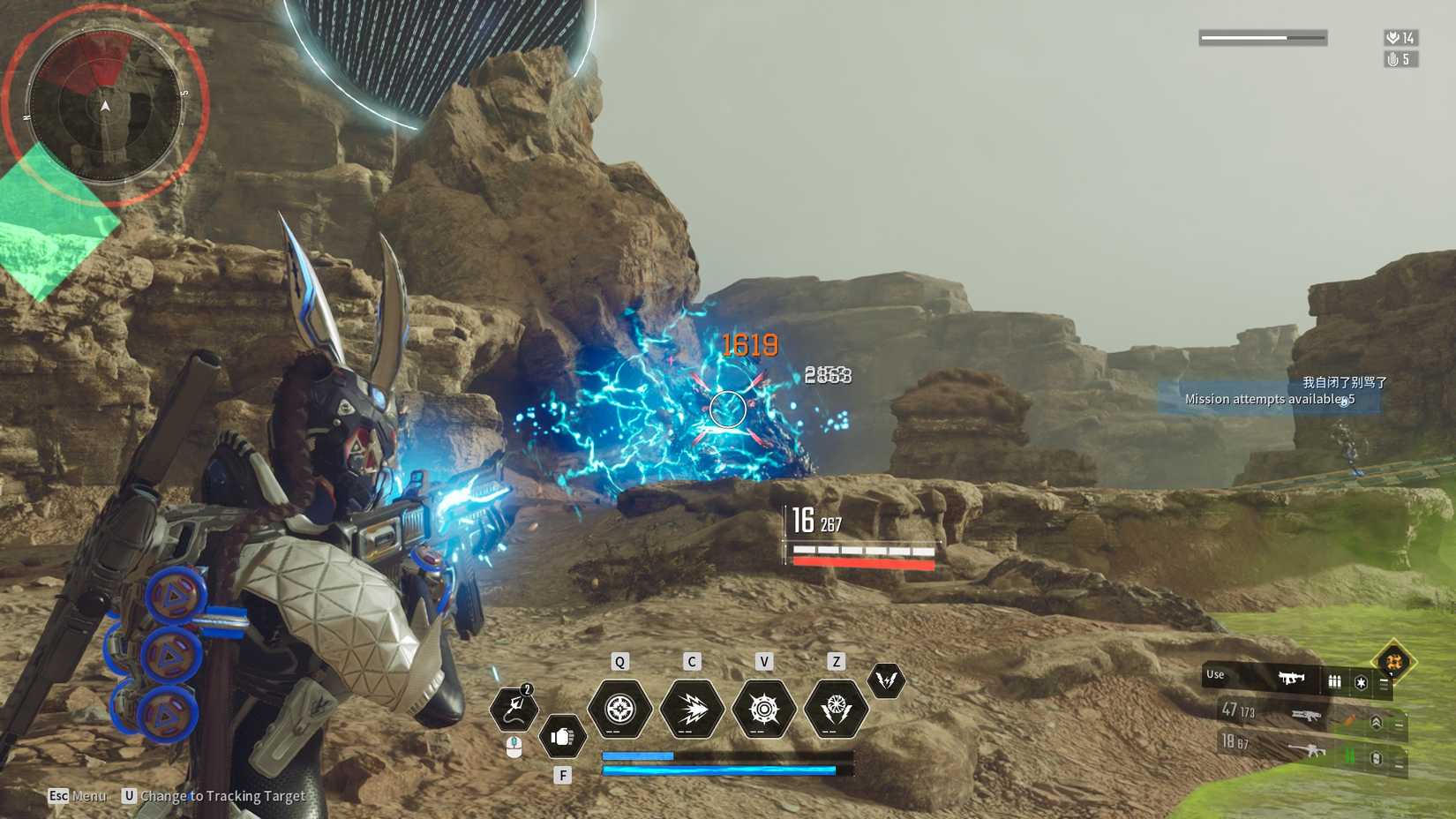Expand the shield module indicator on the sniper slot
Viewport: 1456px width, 819px height.
[1376, 758]
